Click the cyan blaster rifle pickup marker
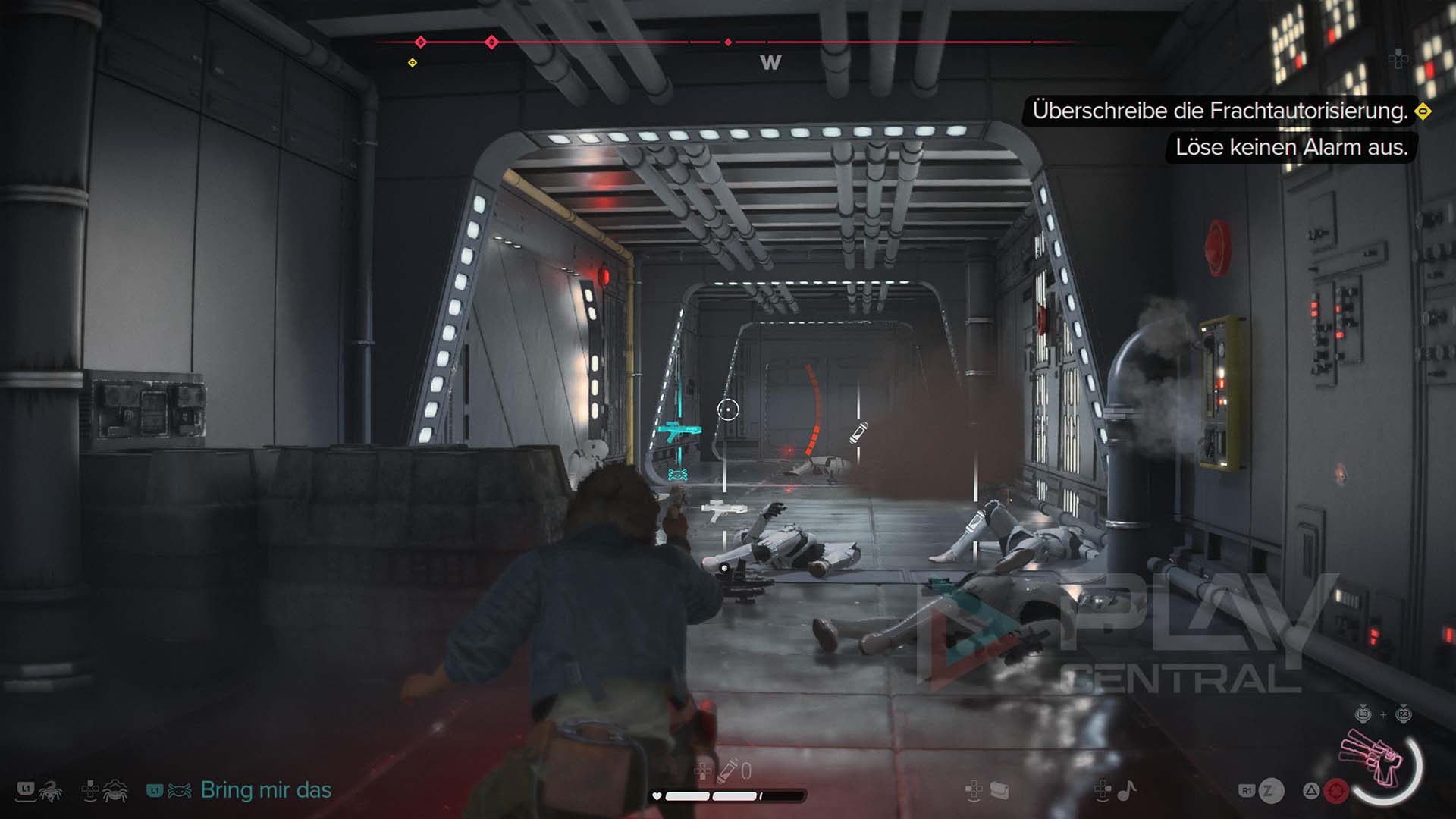Image resolution: width=1456 pixels, height=819 pixels. (677, 433)
